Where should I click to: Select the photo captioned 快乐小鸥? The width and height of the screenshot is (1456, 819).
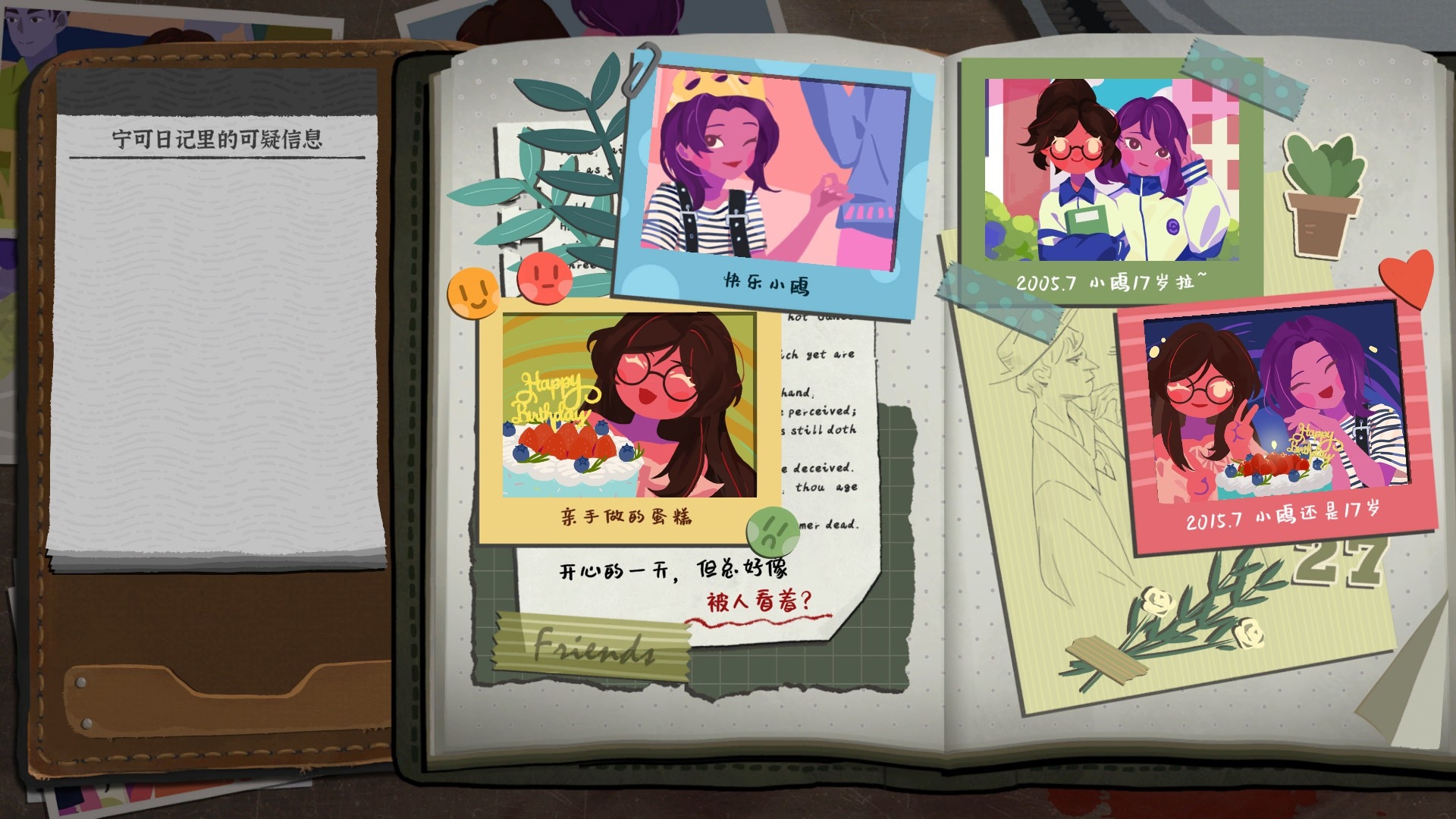pos(772,179)
